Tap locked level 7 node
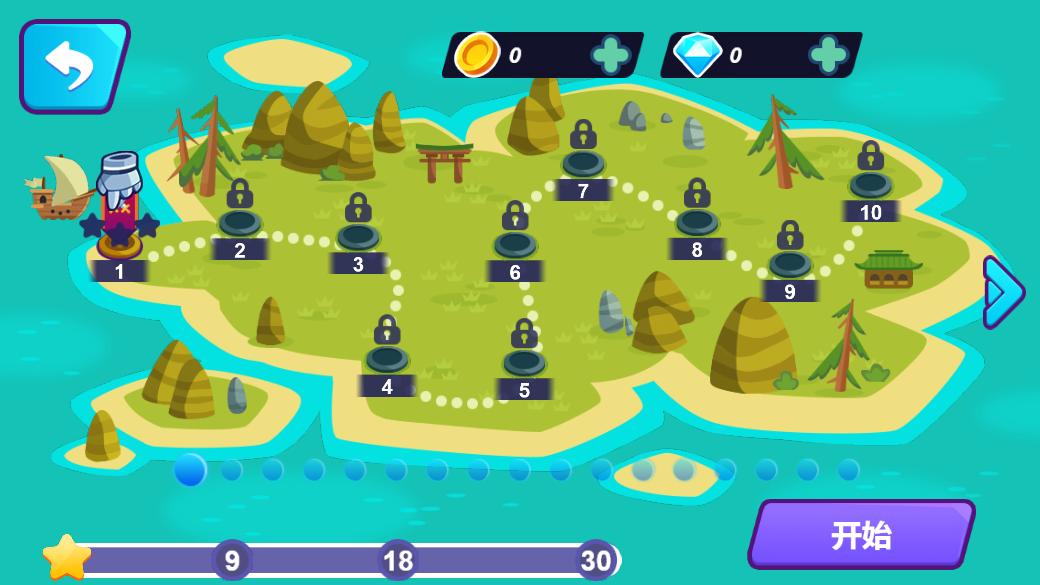 (583, 162)
